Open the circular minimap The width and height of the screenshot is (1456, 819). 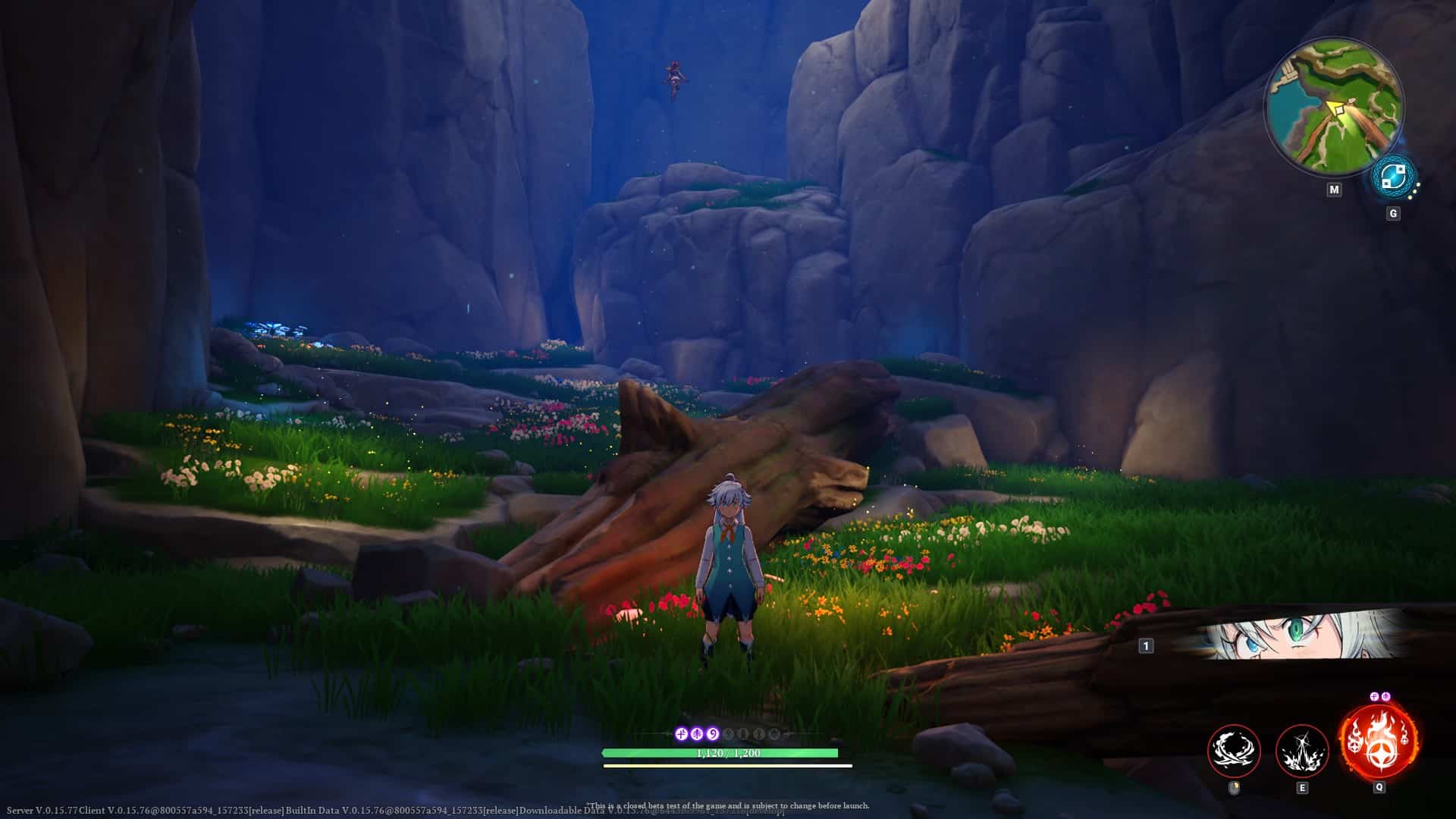tap(1333, 106)
